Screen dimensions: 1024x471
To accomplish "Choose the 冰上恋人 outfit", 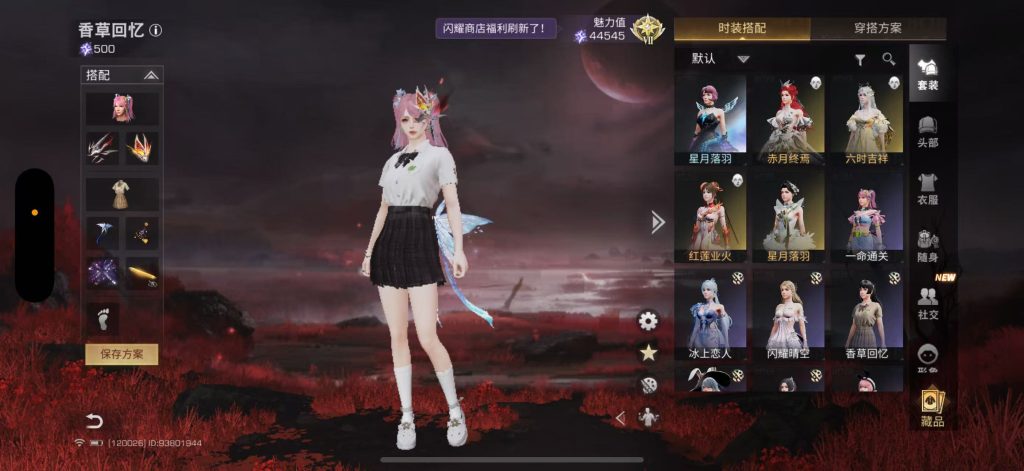I will 711,315.
